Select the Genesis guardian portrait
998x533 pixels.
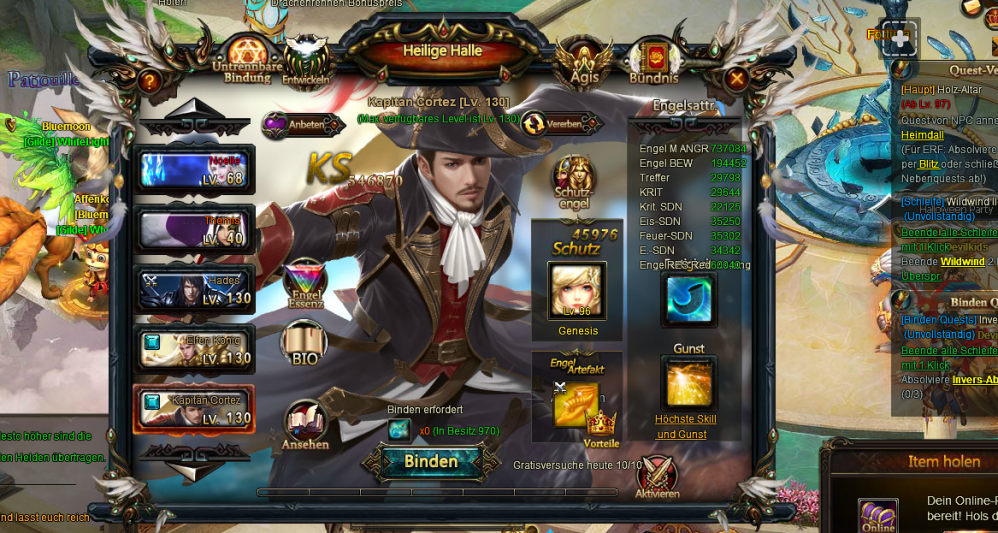tap(577, 291)
